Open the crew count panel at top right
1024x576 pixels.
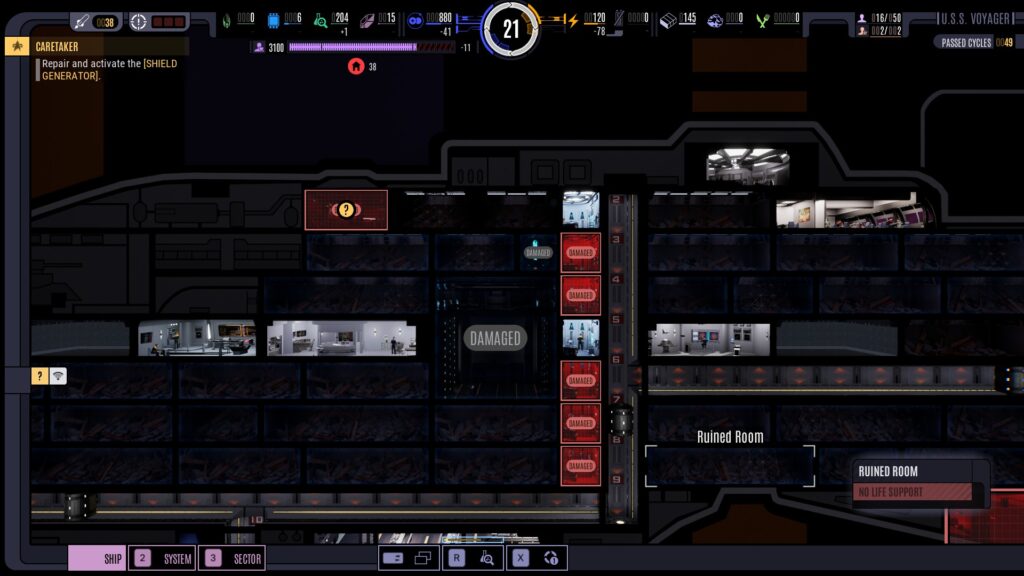[880, 25]
